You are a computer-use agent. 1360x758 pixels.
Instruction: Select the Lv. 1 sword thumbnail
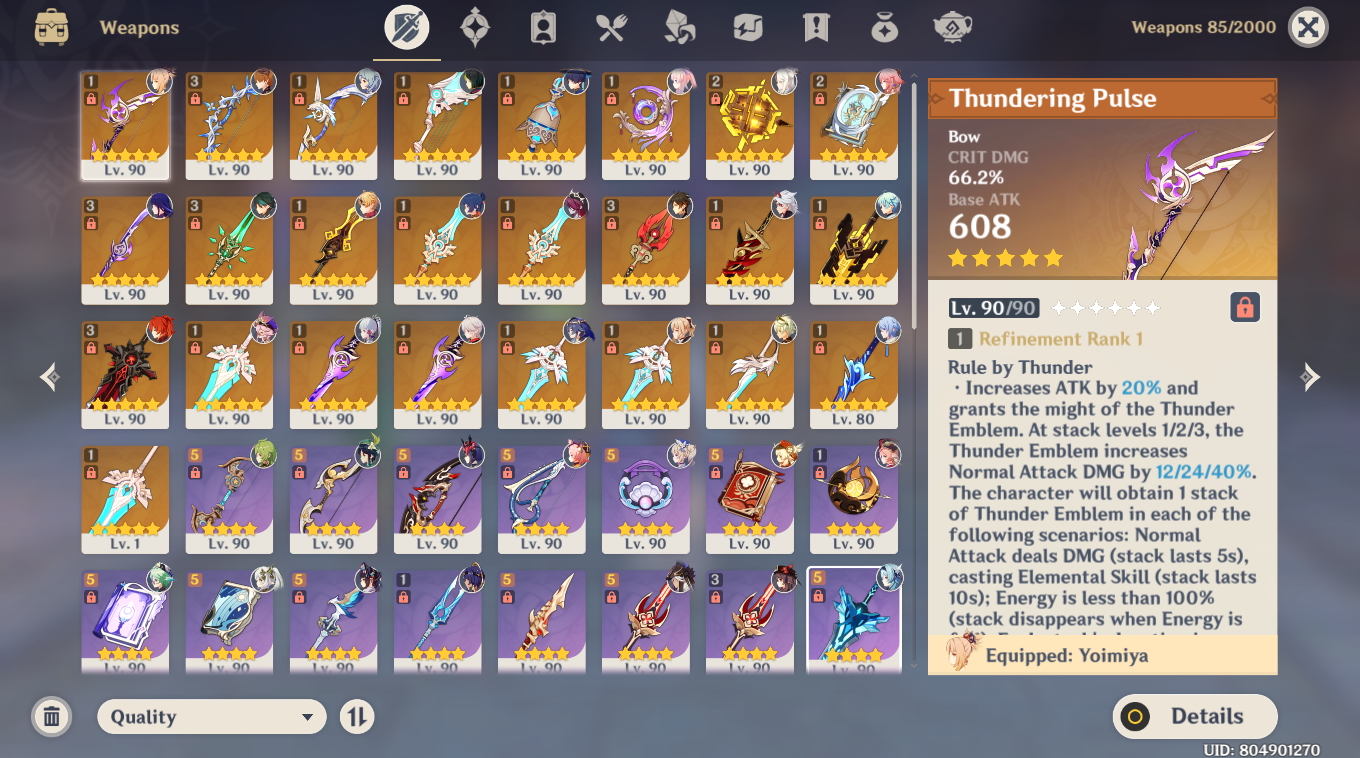pos(125,500)
